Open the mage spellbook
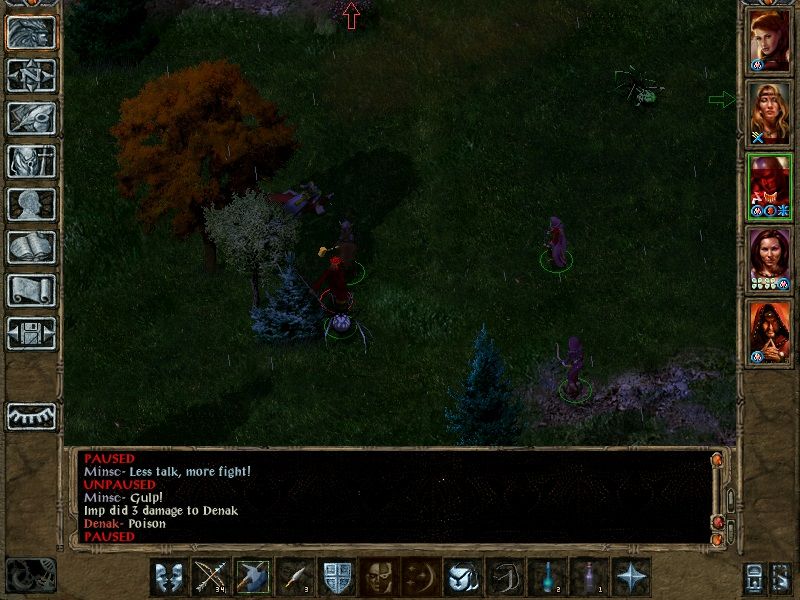 point(31,247)
